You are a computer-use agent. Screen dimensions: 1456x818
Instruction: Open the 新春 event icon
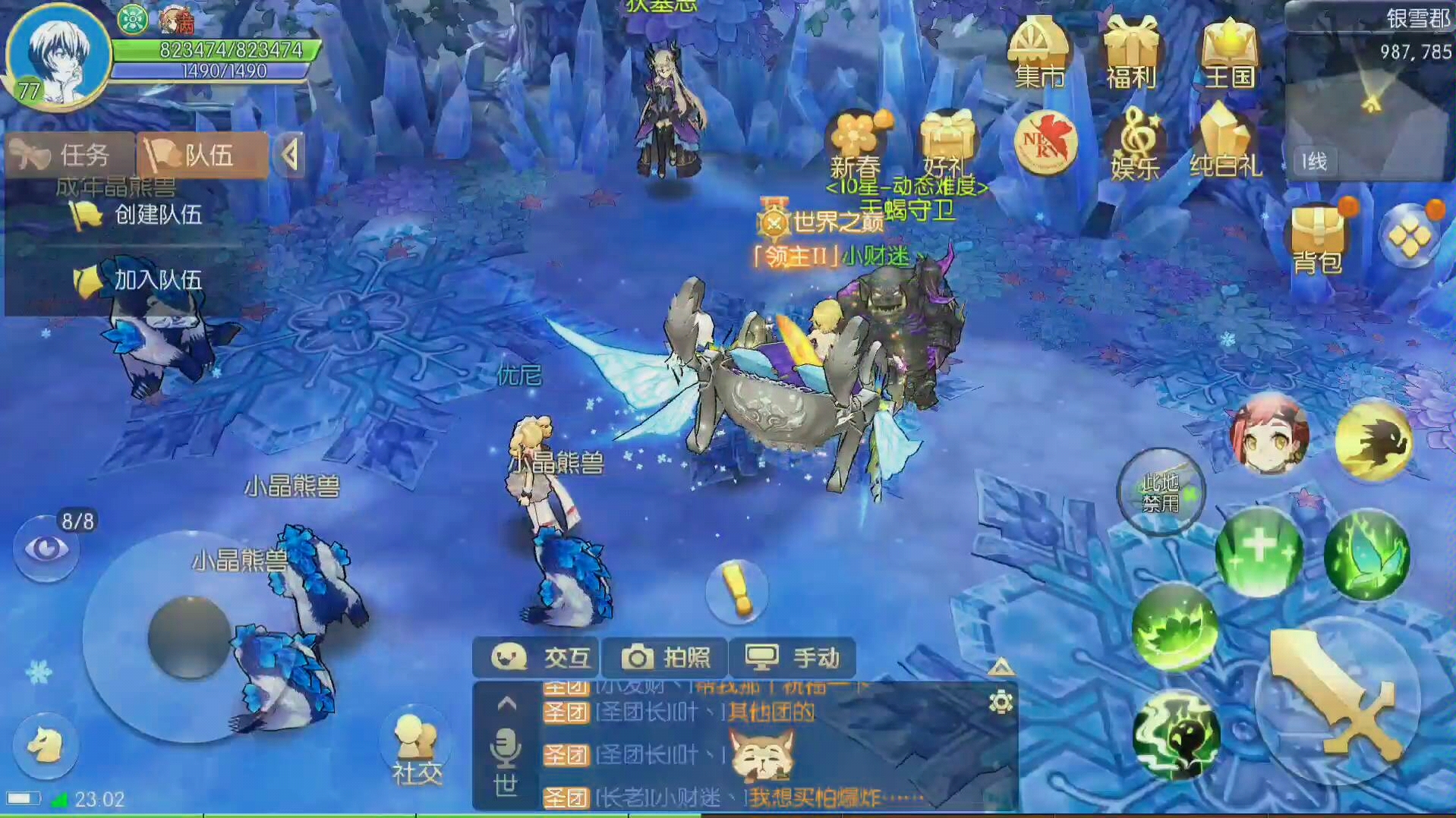(857, 144)
